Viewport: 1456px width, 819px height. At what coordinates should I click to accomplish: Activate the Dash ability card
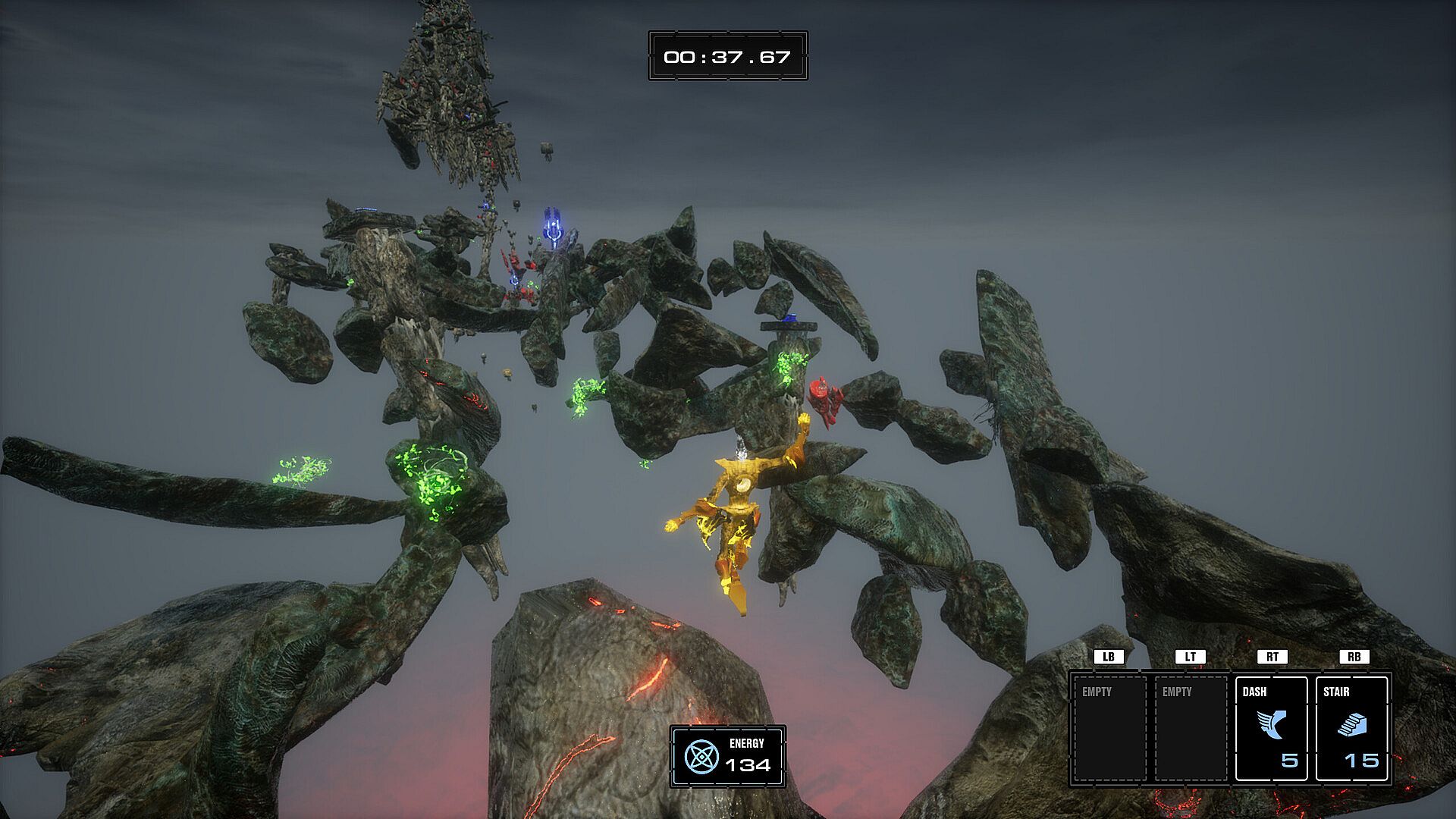click(x=1271, y=728)
